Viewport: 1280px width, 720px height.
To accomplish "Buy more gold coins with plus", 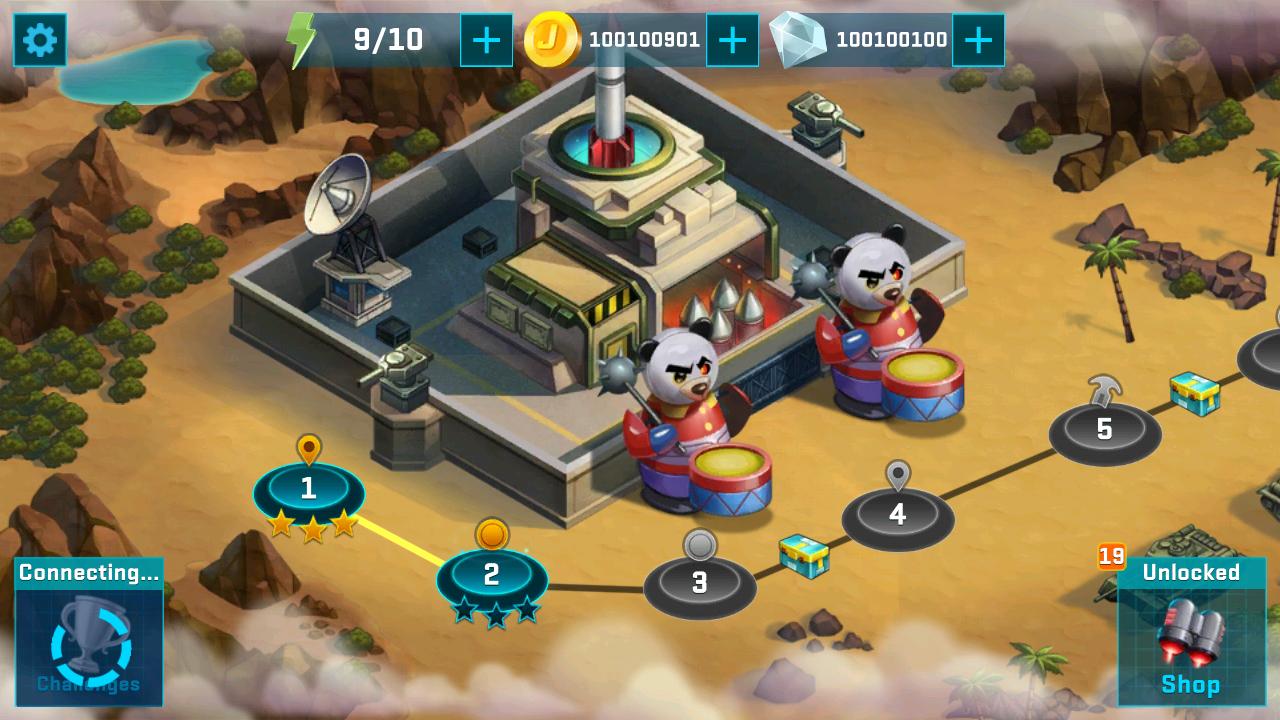I will 732,40.
